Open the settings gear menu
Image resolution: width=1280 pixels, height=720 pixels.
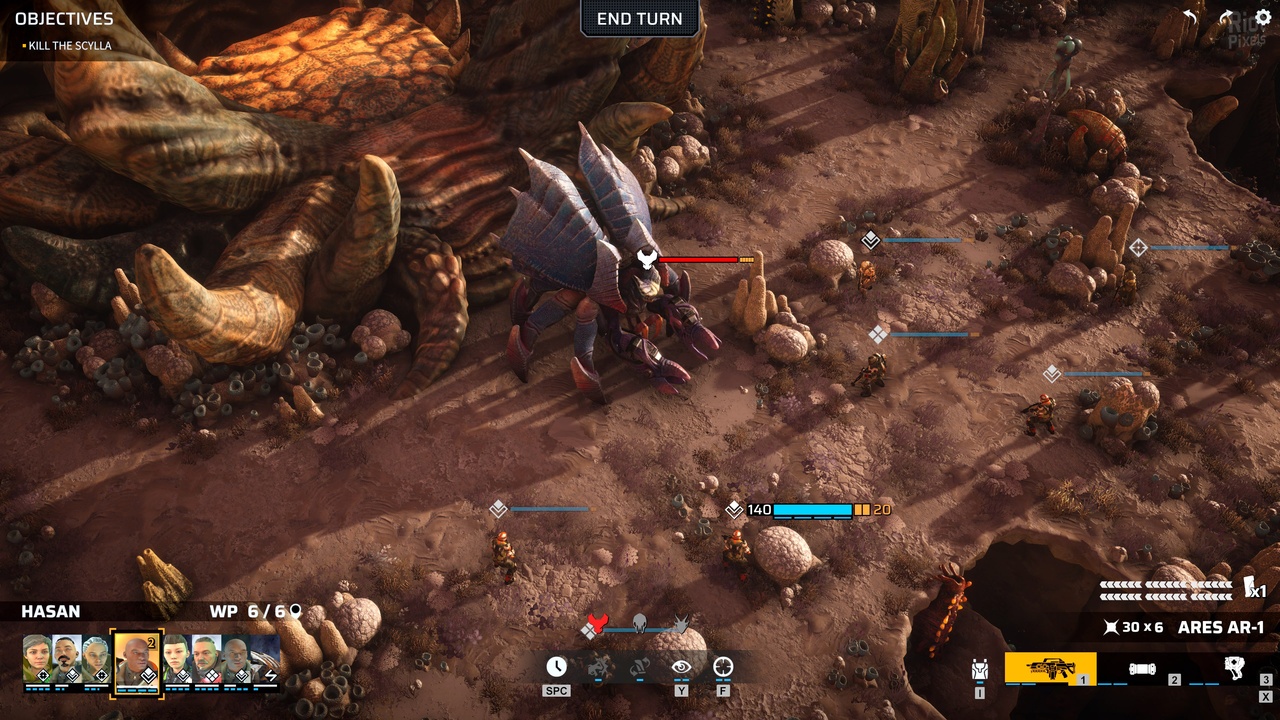1263,17
